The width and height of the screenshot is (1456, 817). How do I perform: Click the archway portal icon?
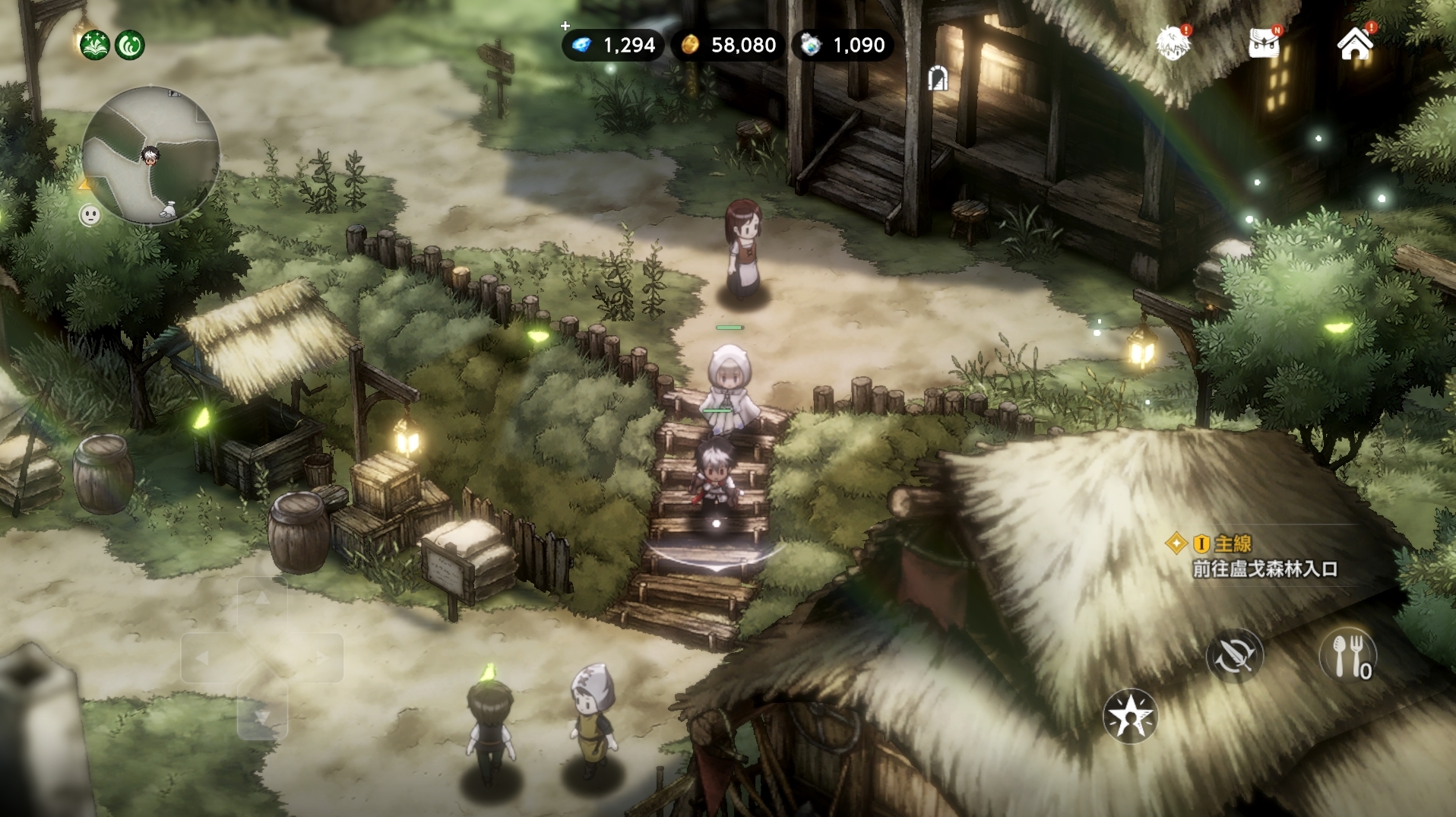point(938,78)
